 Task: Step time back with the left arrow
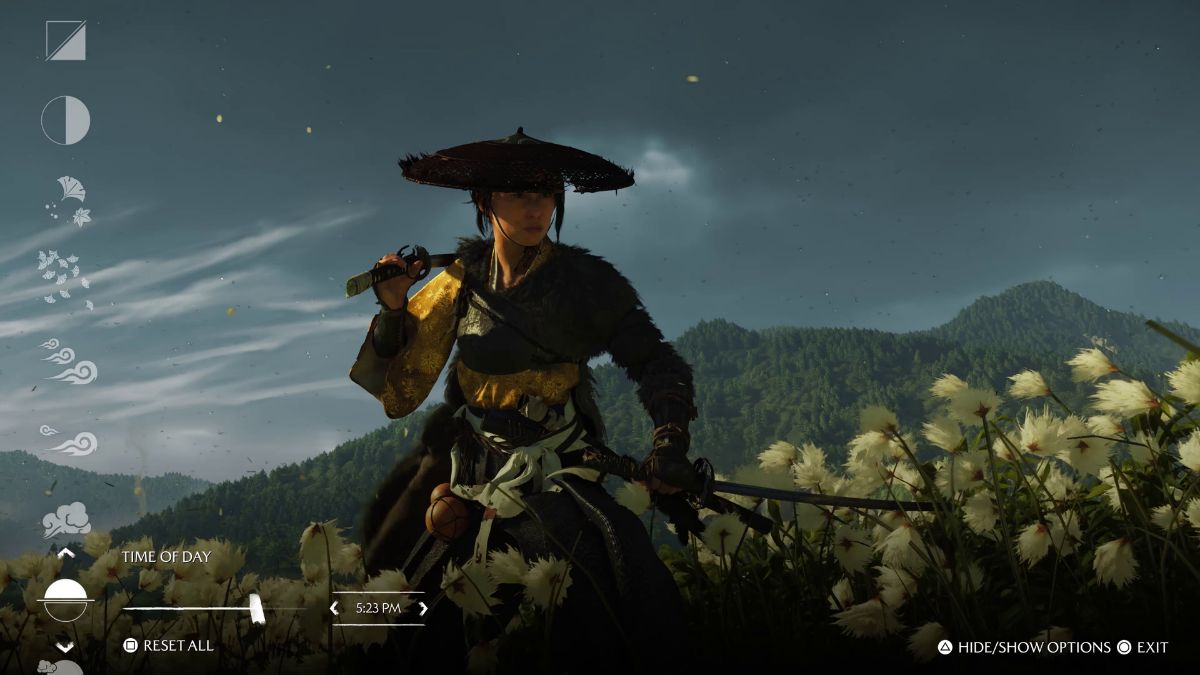click(x=335, y=608)
